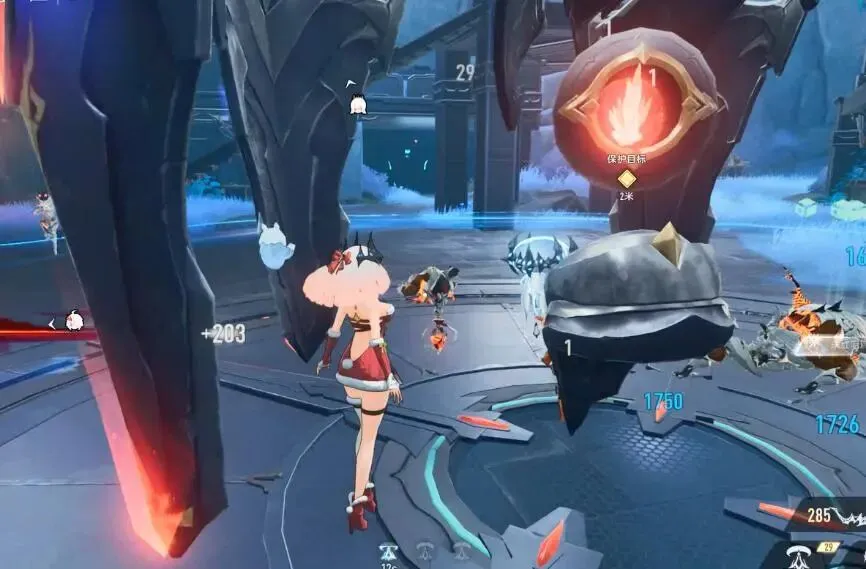Click the yellow diamond protect-target objective marker
This screenshot has height=569, width=866.
[x=626, y=179]
